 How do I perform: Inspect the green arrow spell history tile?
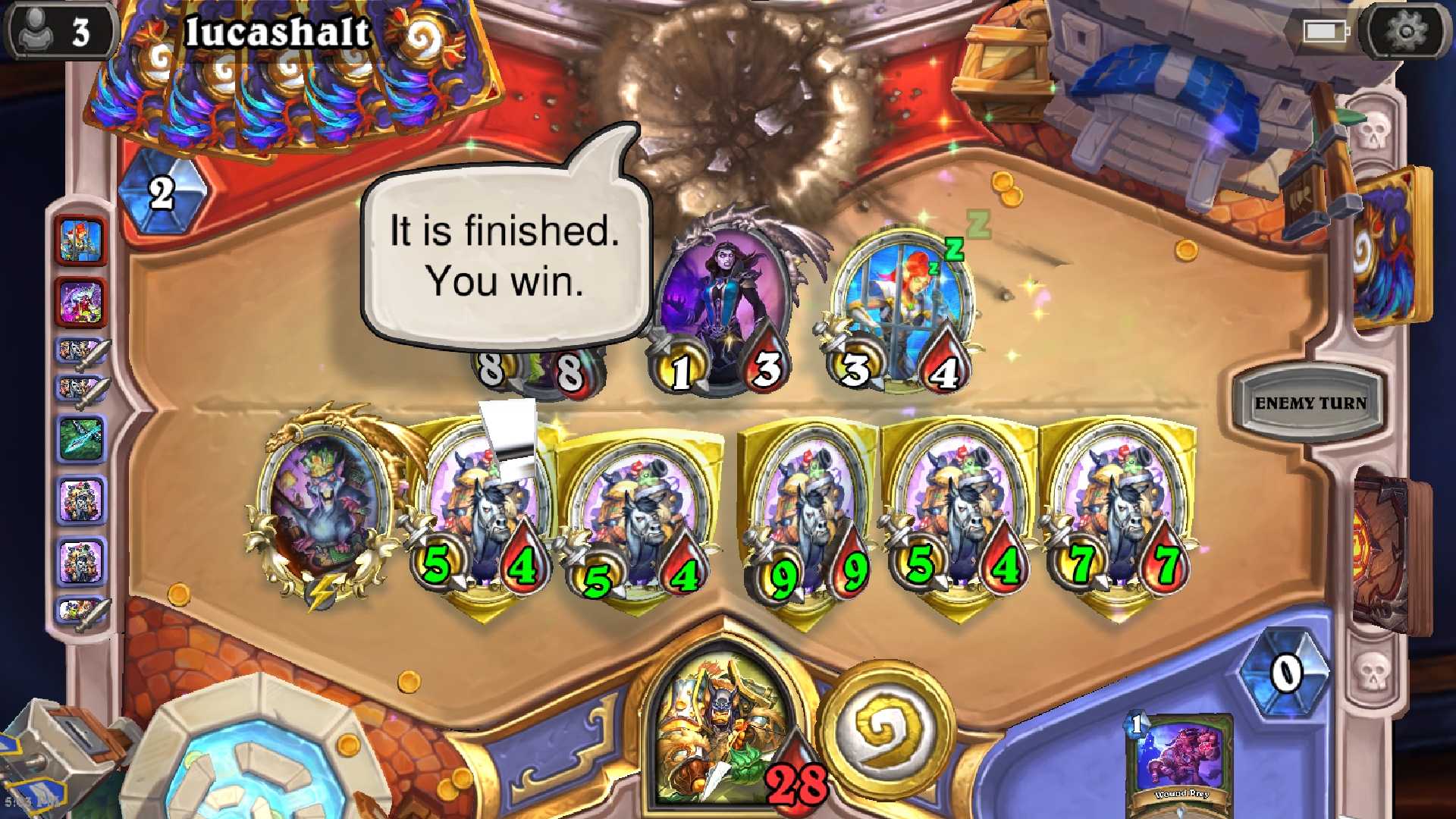(x=81, y=439)
